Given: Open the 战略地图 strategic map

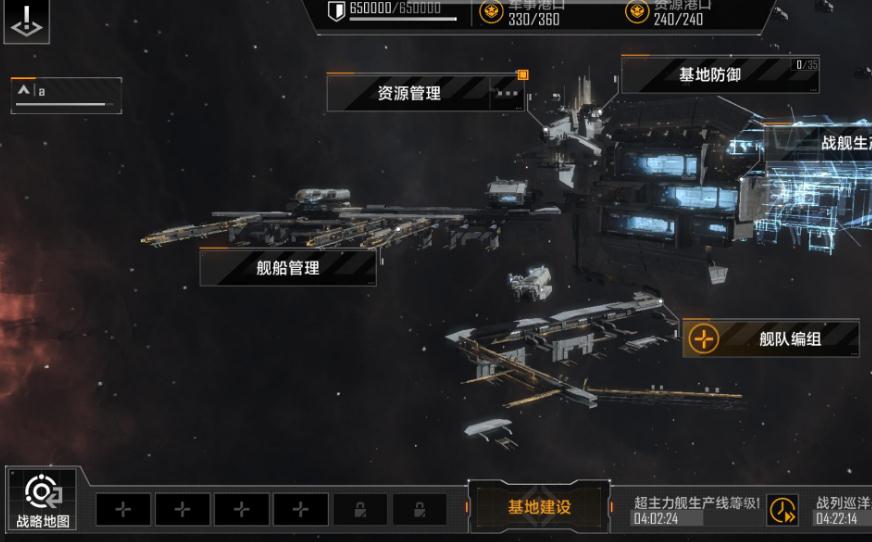Looking at the screenshot, I should (42, 499).
